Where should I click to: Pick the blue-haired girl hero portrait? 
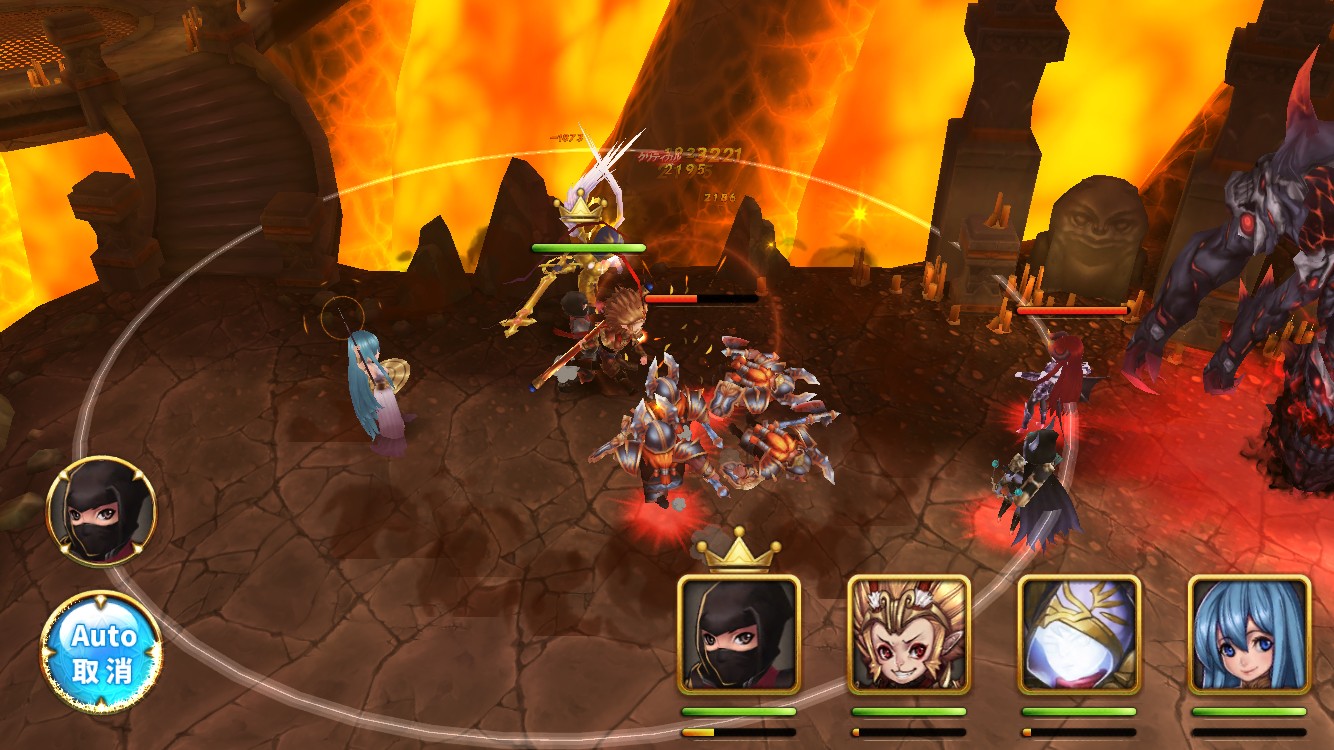[1249, 635]
